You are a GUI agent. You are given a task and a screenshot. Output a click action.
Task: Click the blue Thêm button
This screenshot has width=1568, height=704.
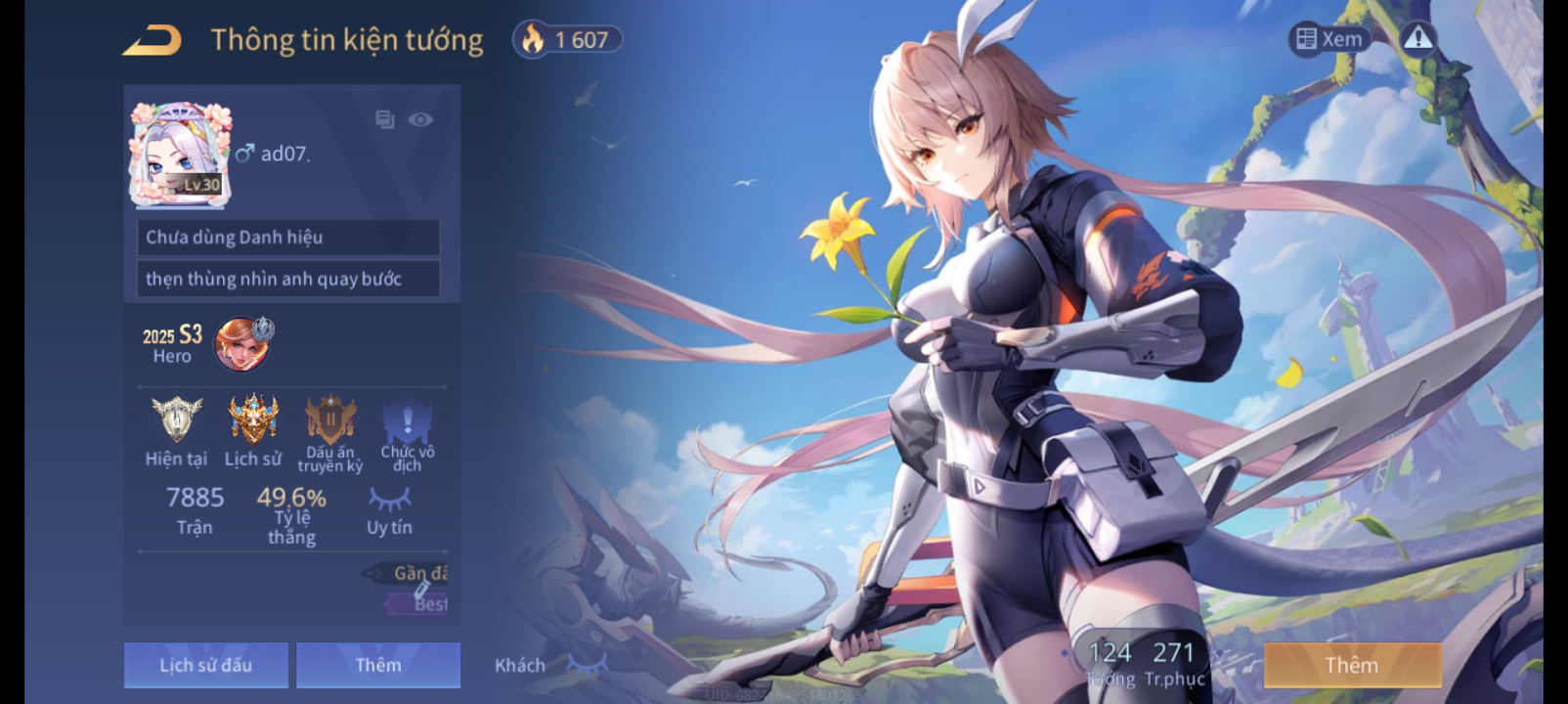pos(378,665)
